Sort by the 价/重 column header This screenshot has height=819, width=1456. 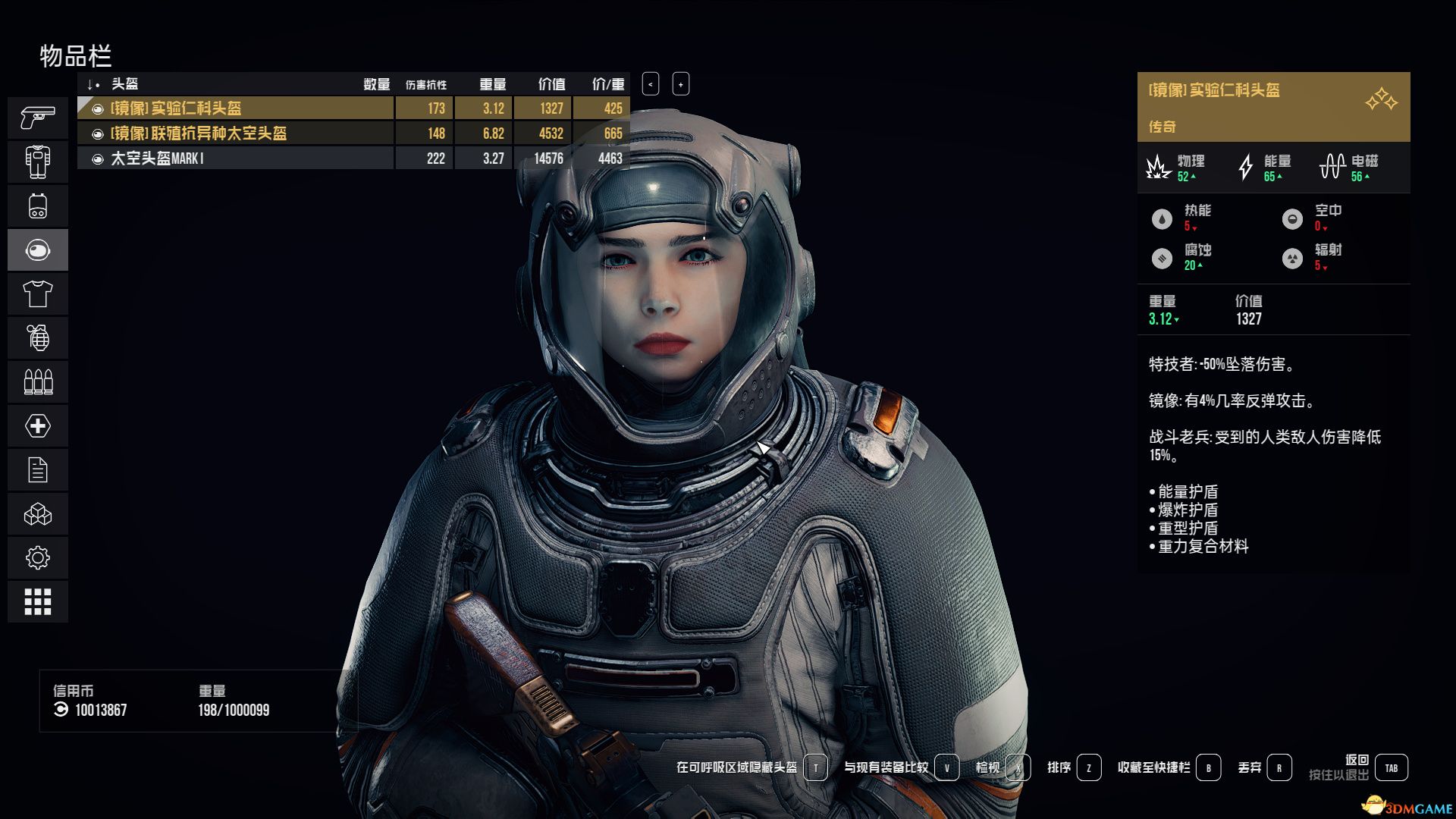(x=608, y=84)
